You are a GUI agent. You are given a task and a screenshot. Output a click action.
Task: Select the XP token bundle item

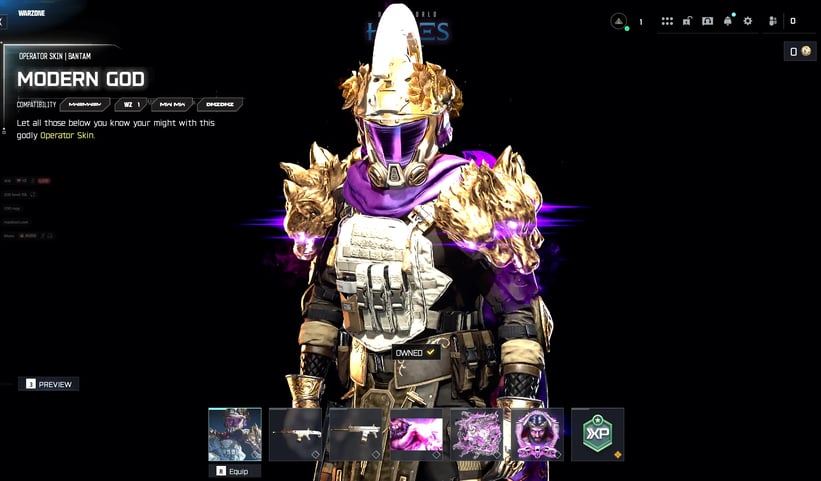pos(597,434)
